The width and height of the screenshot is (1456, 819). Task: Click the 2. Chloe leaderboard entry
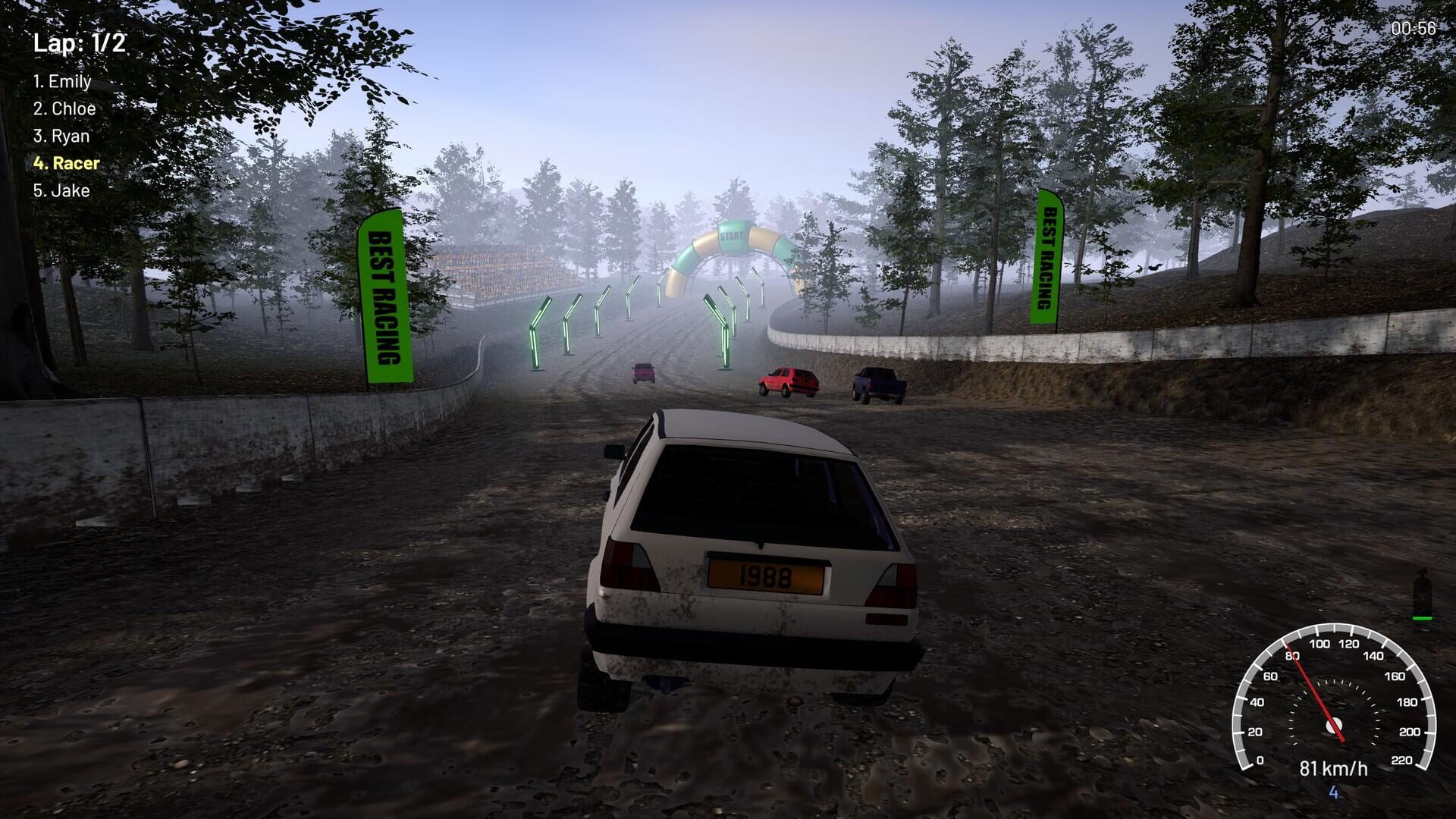click(66, 108)
